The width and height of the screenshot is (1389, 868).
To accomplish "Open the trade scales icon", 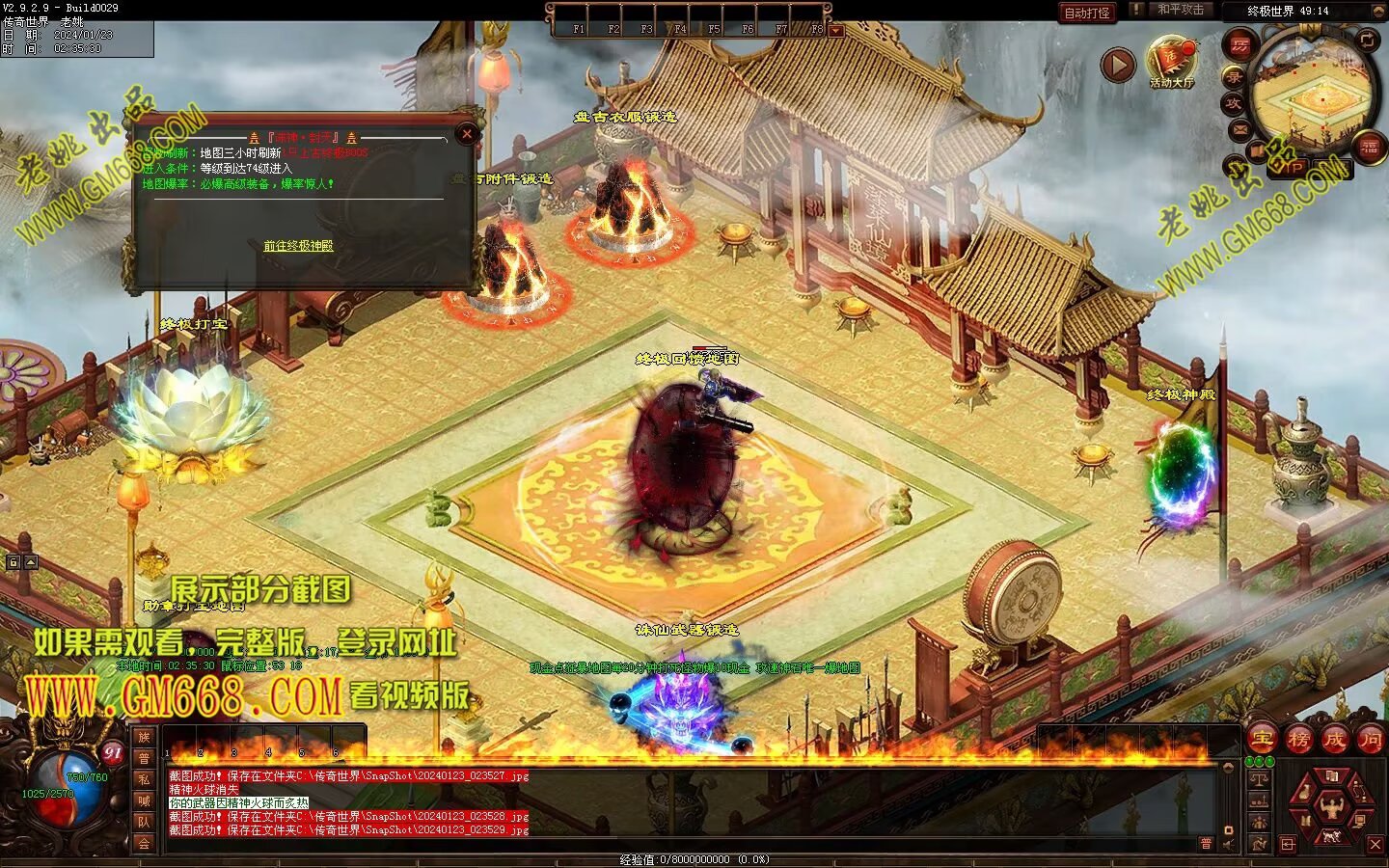I will pos(1259,778).
